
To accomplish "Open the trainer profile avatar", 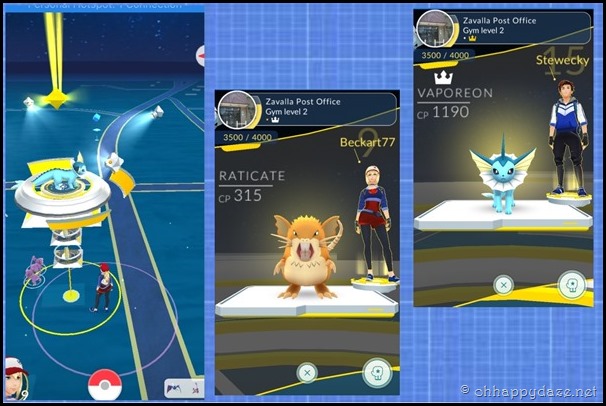I will click(15, 376).
